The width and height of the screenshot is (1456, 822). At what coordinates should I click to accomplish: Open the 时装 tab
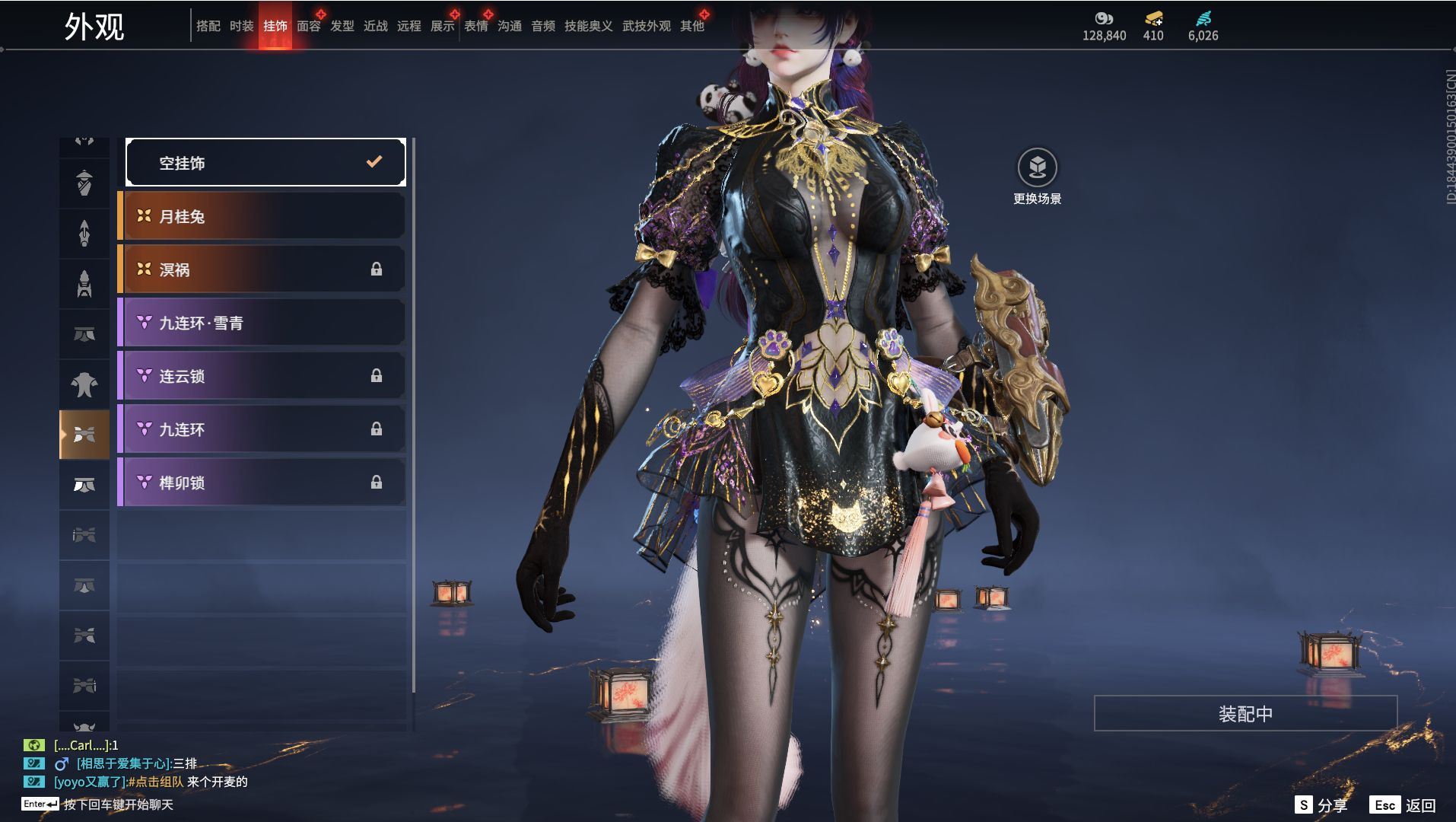pos(241,26)
